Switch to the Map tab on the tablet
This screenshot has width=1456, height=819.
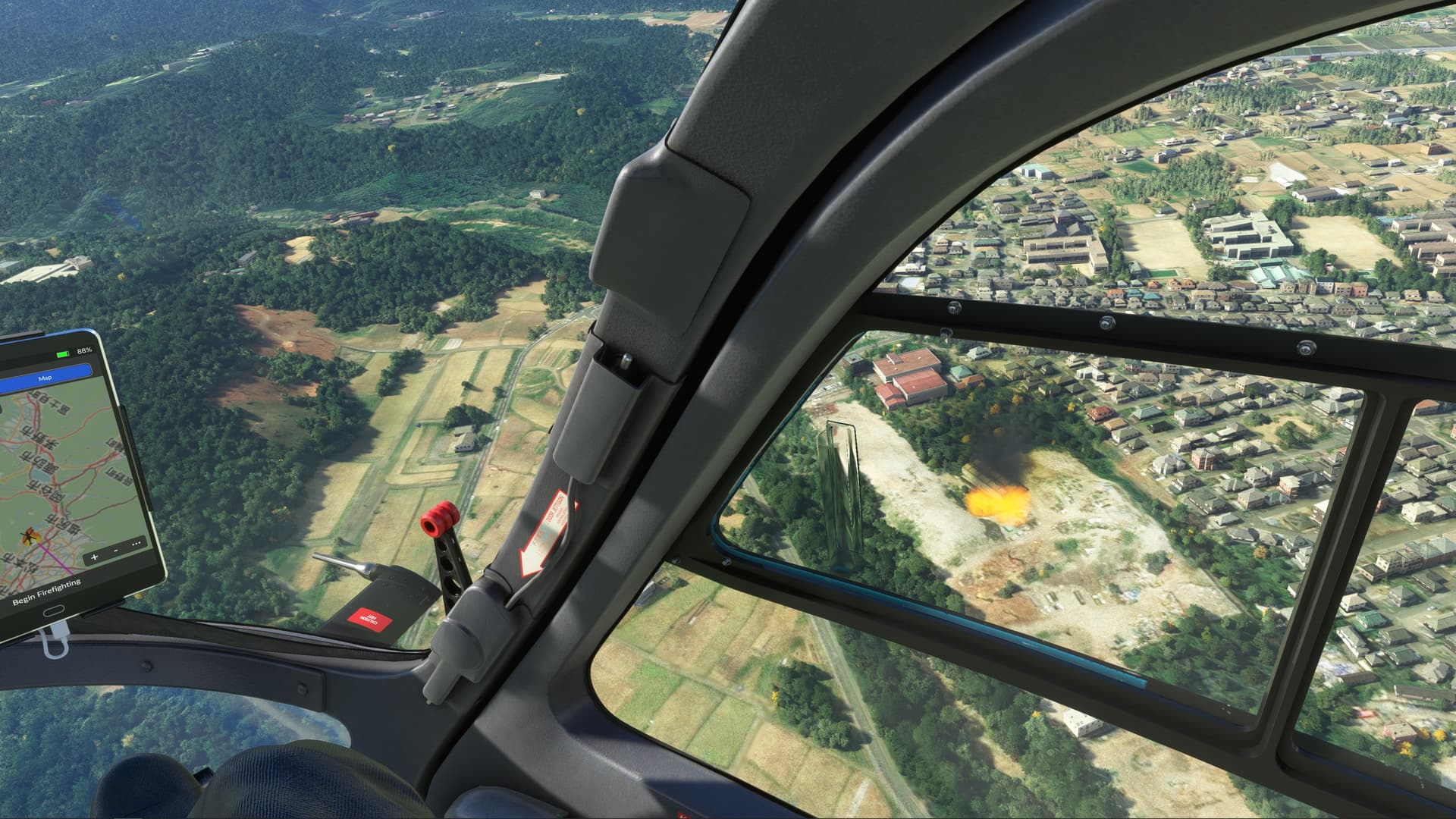(45, 378)
